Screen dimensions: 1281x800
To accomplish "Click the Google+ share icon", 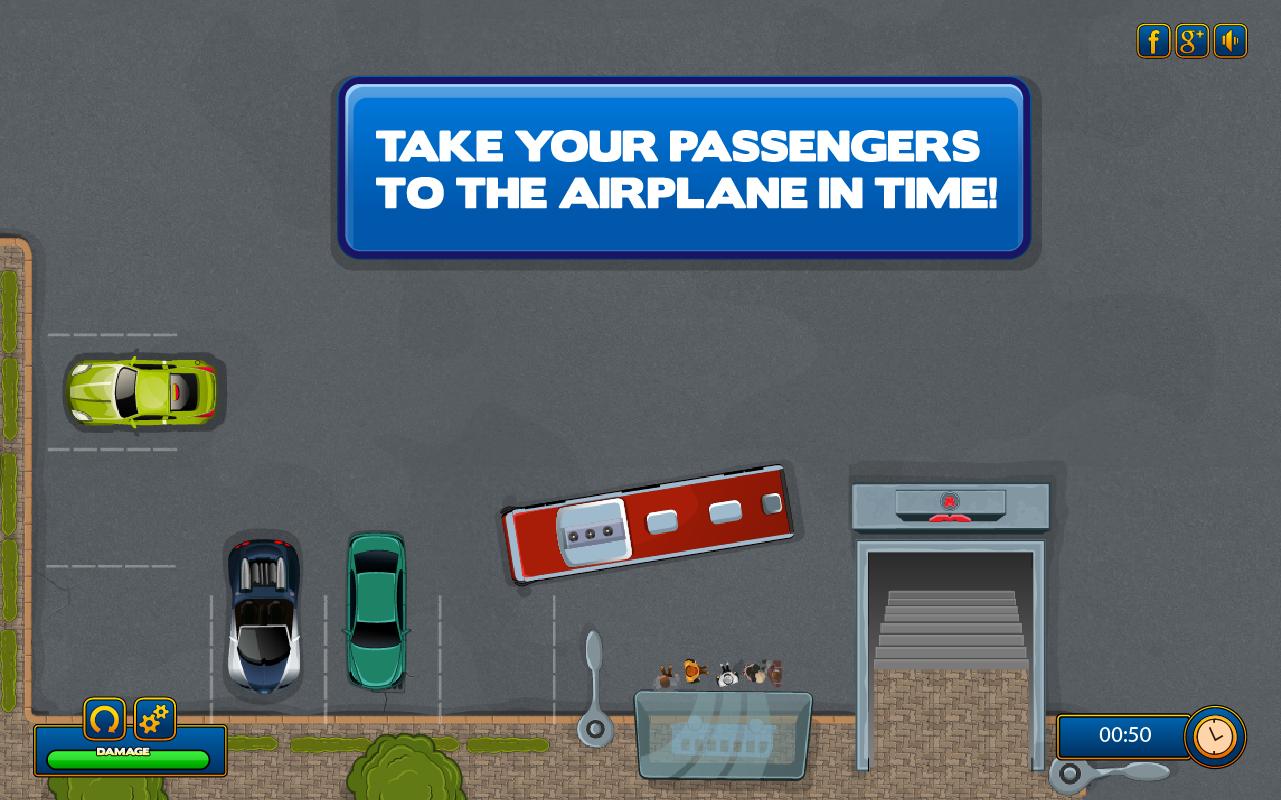I will click(x=1191, y=41).
